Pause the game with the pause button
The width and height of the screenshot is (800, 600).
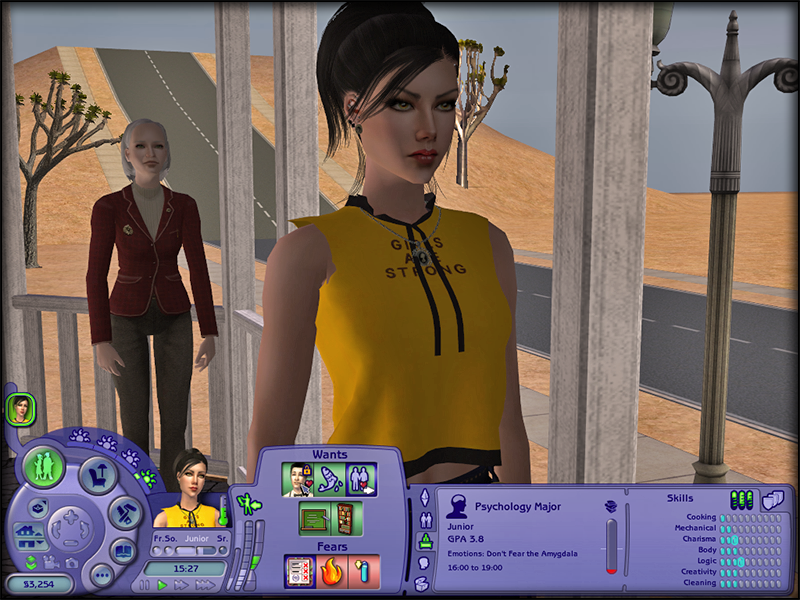[145, 584]
